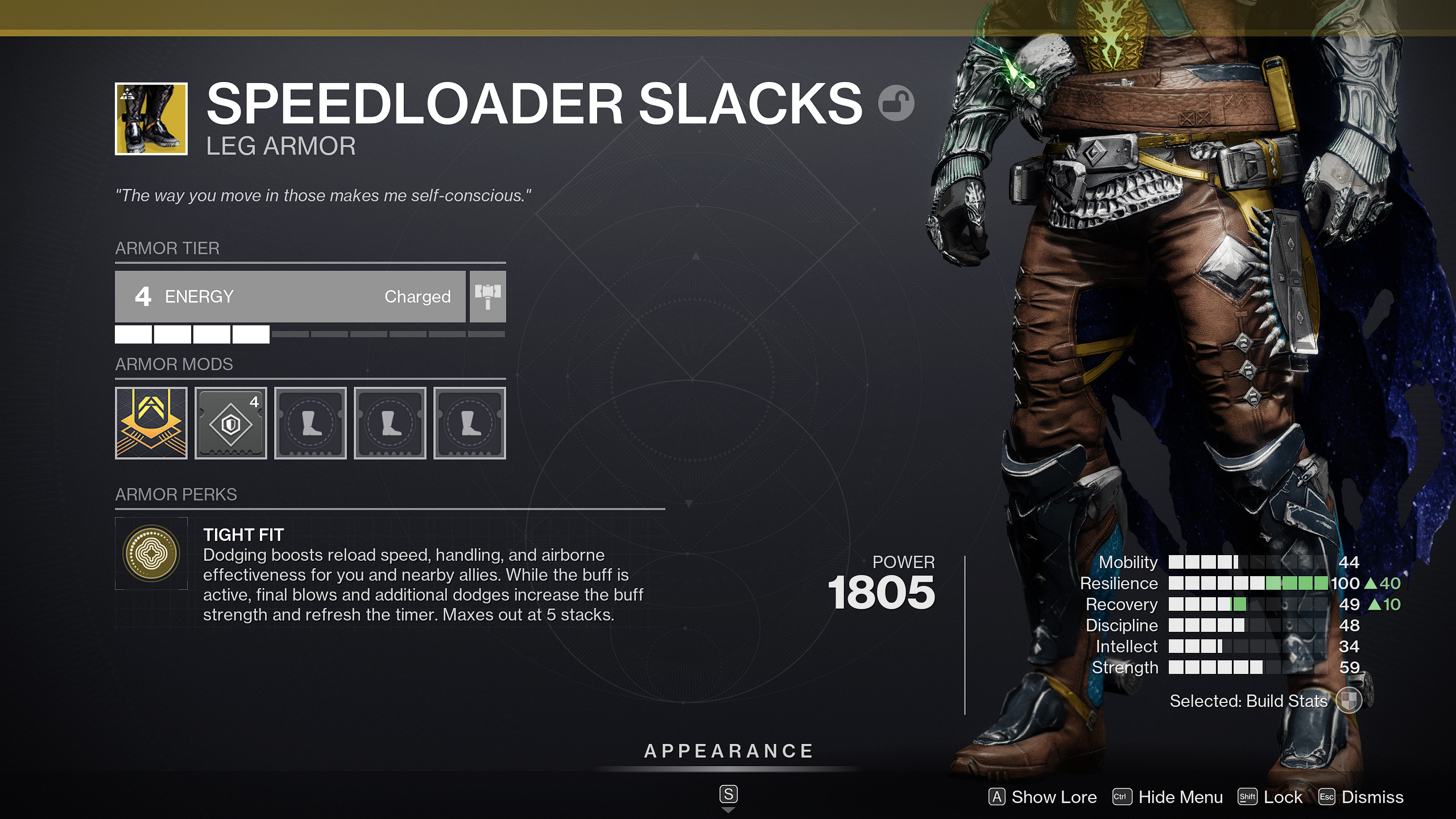Toggle Hide Menu option
Viewport: 1456px width, 819px height.
point(1181,797)
